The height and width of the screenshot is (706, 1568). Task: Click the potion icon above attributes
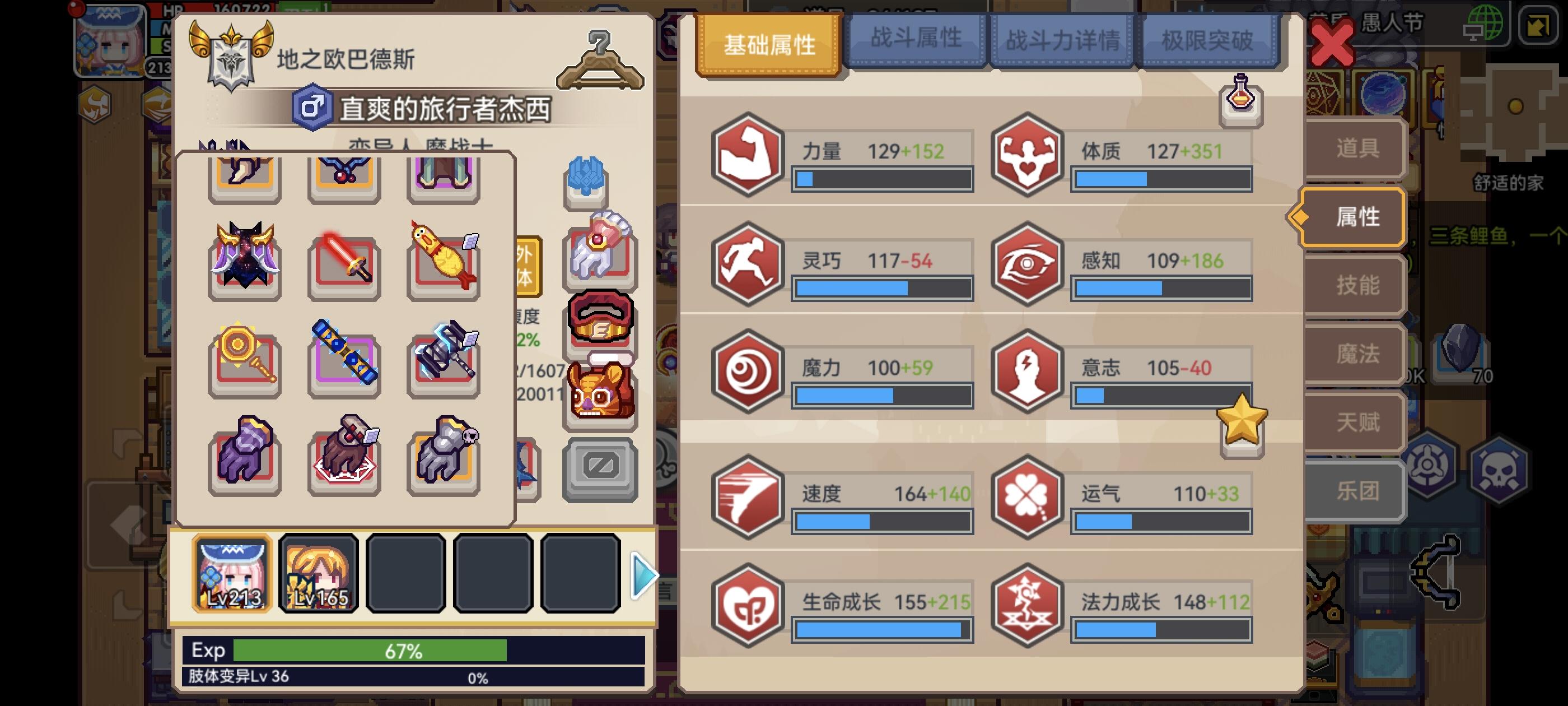tap(1240, 103)
